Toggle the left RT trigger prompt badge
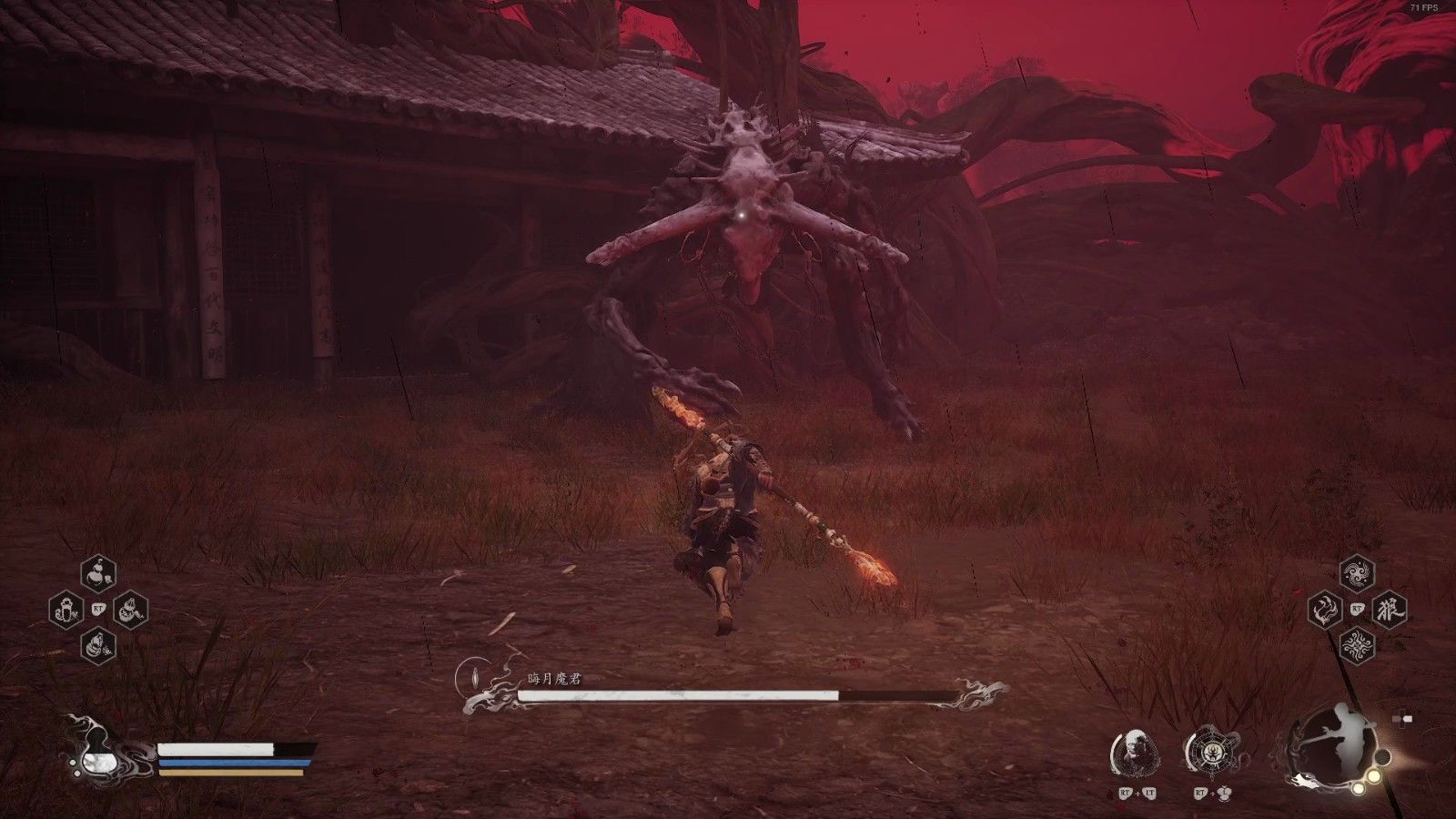The height and width of the screenshot is (819, 1456). [98, 609]
